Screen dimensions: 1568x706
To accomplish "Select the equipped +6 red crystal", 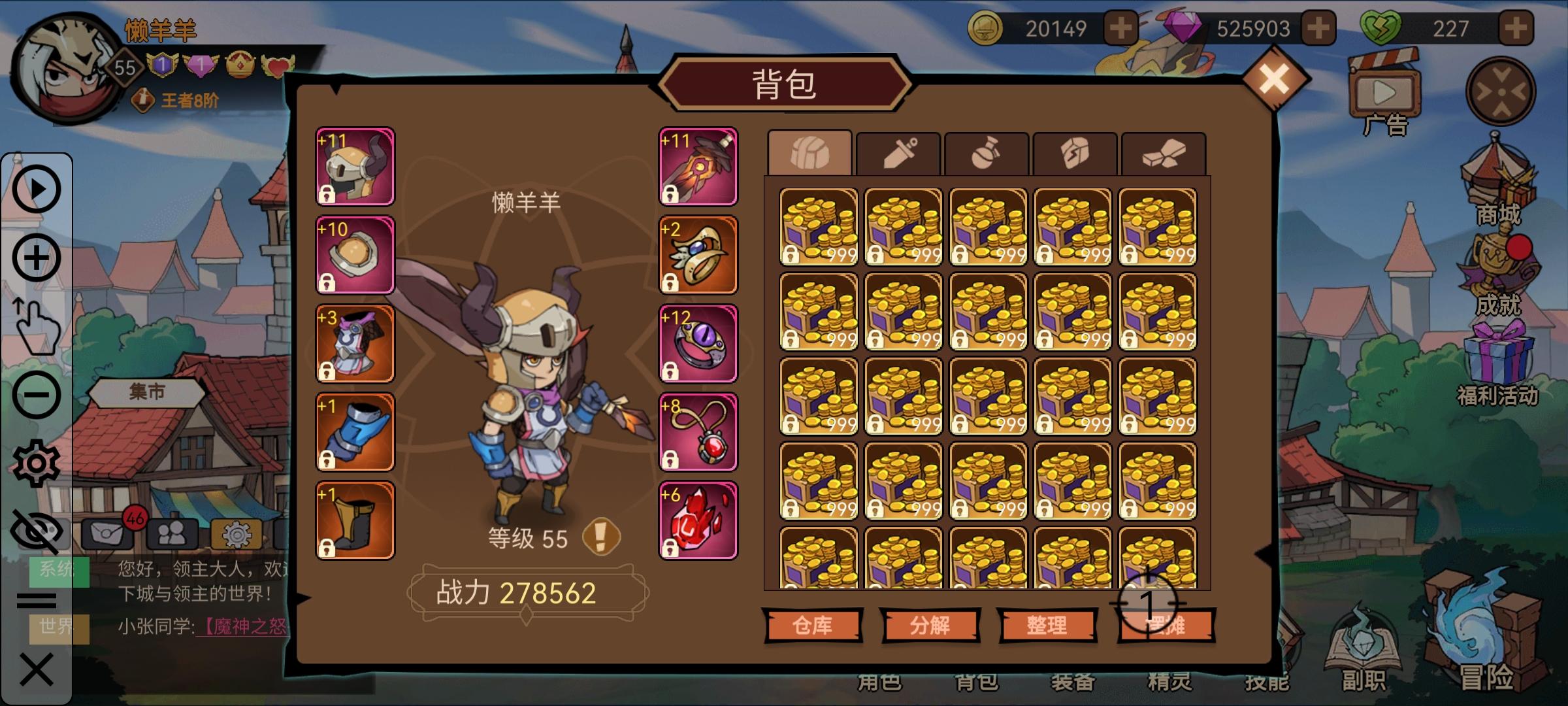I will [x=698, y=520].
